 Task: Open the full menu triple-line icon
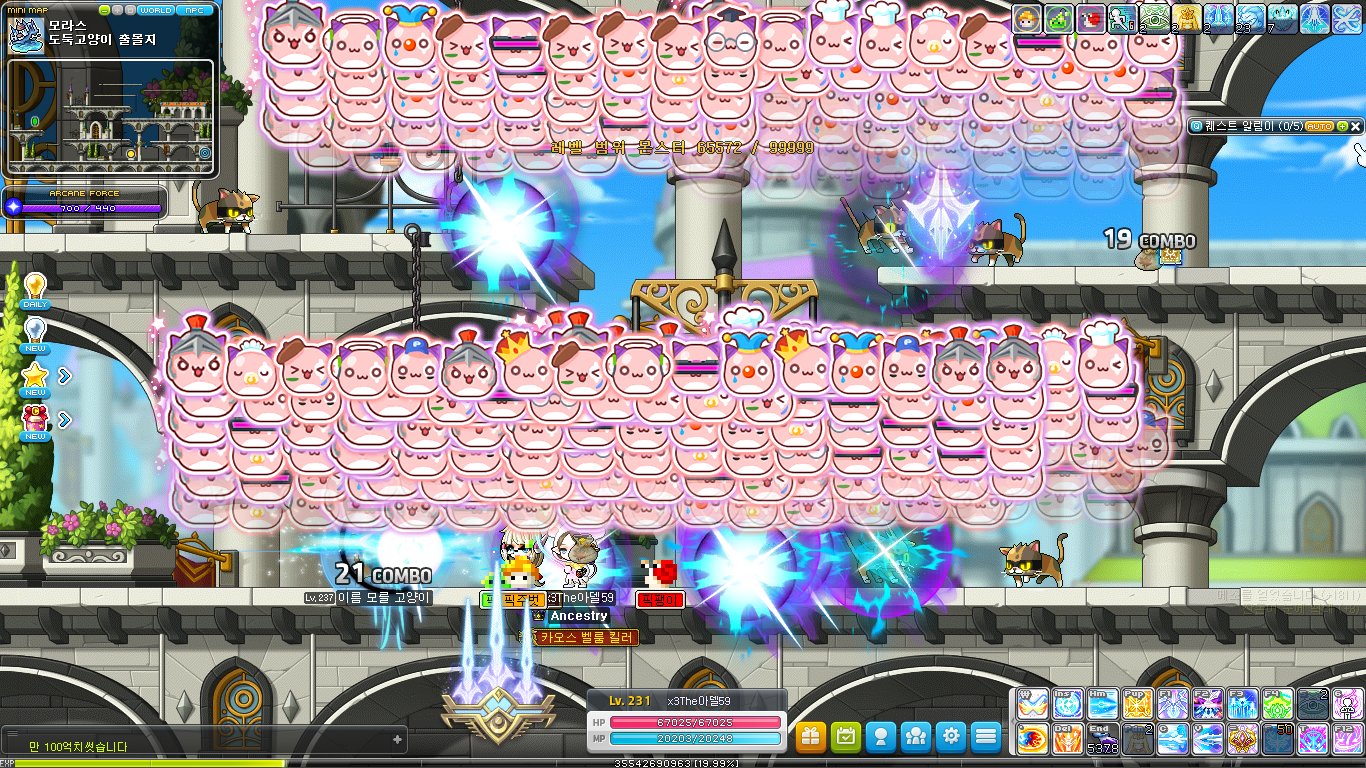pos(984,736)
